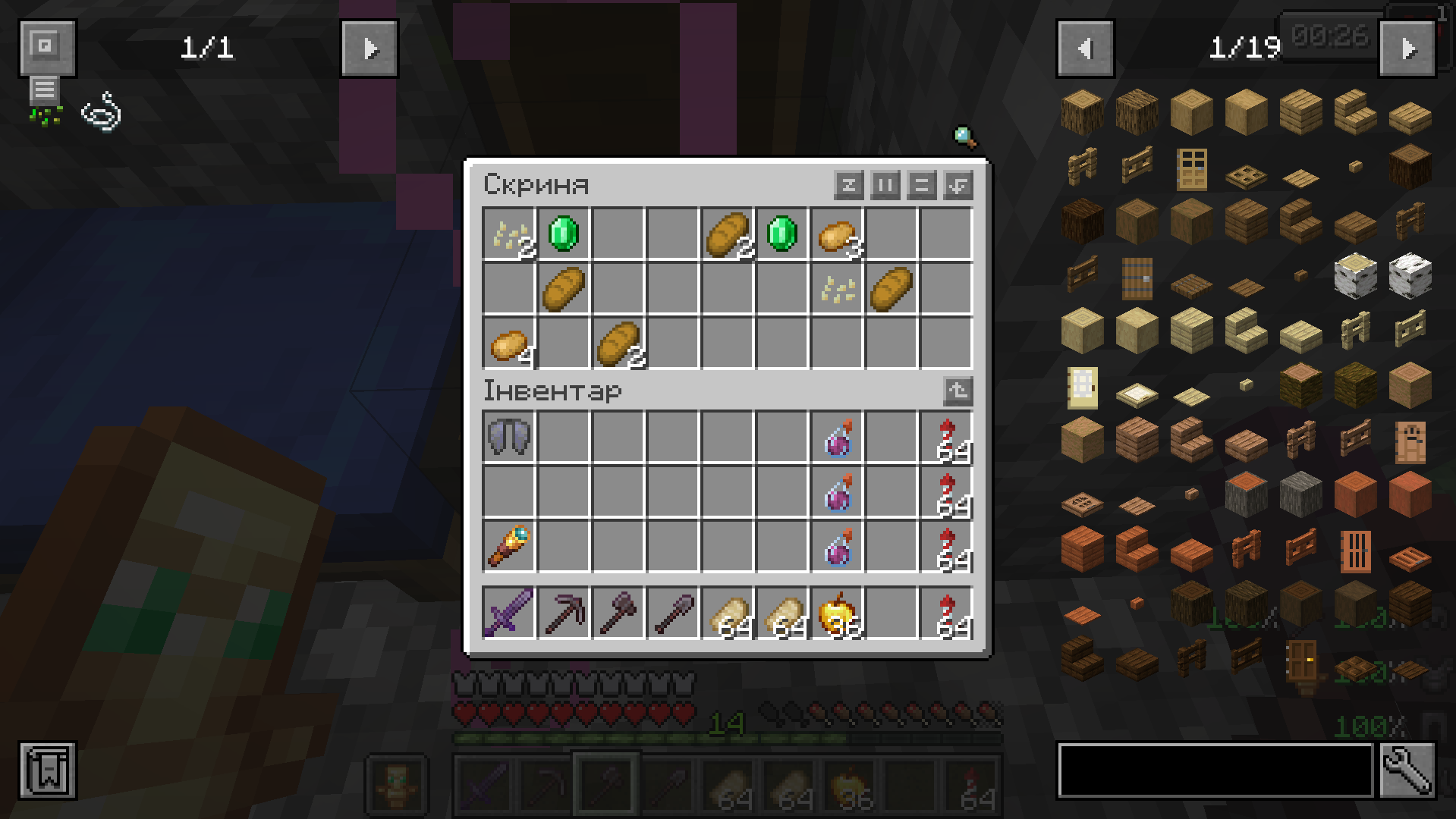Select the enchanted sword in the hotbar row
This screenshot has height=819, width=1456.
tap(508, 613)
